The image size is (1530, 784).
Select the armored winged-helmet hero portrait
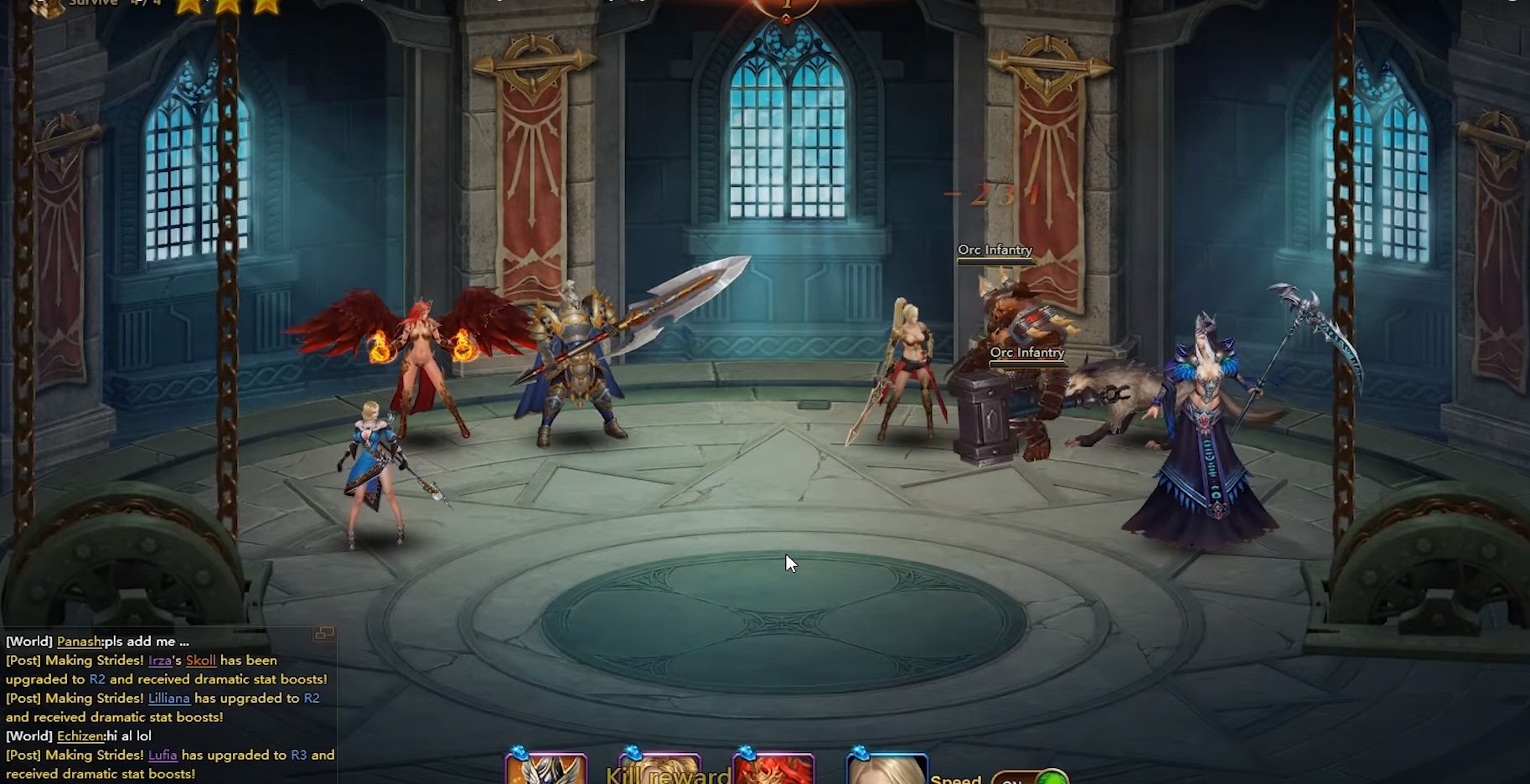tap(545, 770)
